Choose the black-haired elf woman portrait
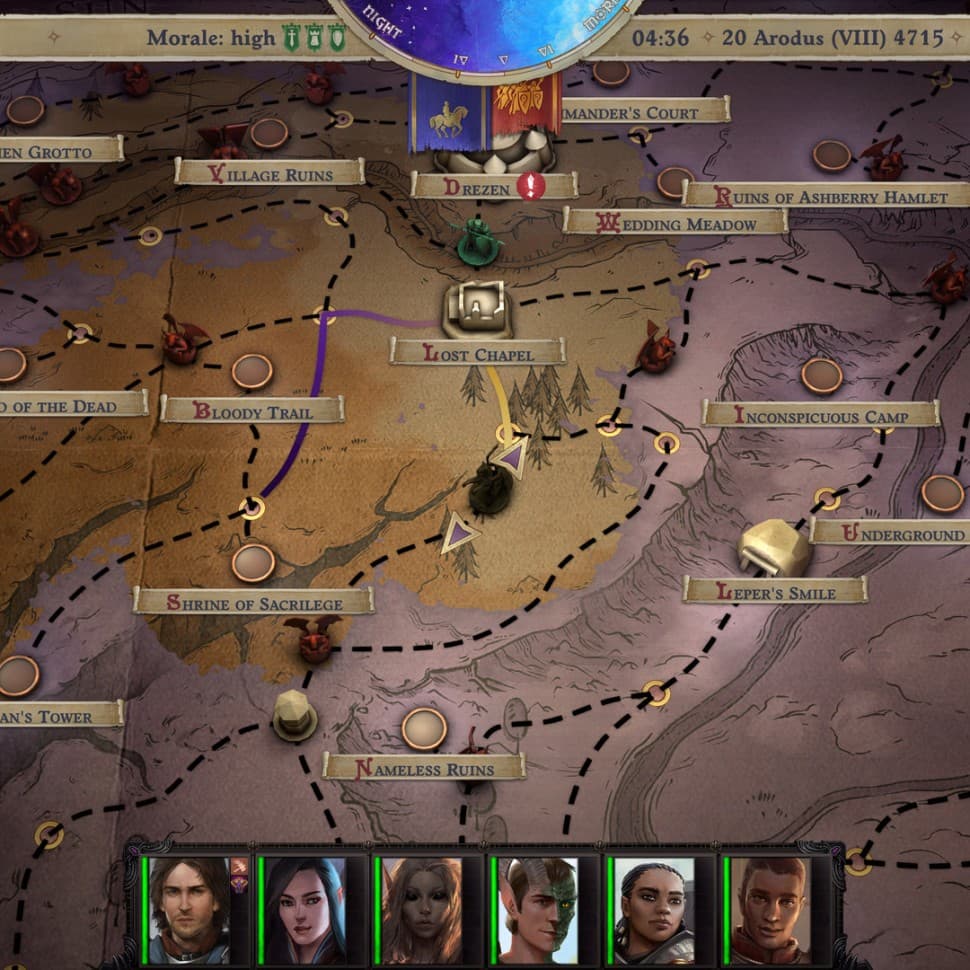970x970 pixels. (305, 910)
